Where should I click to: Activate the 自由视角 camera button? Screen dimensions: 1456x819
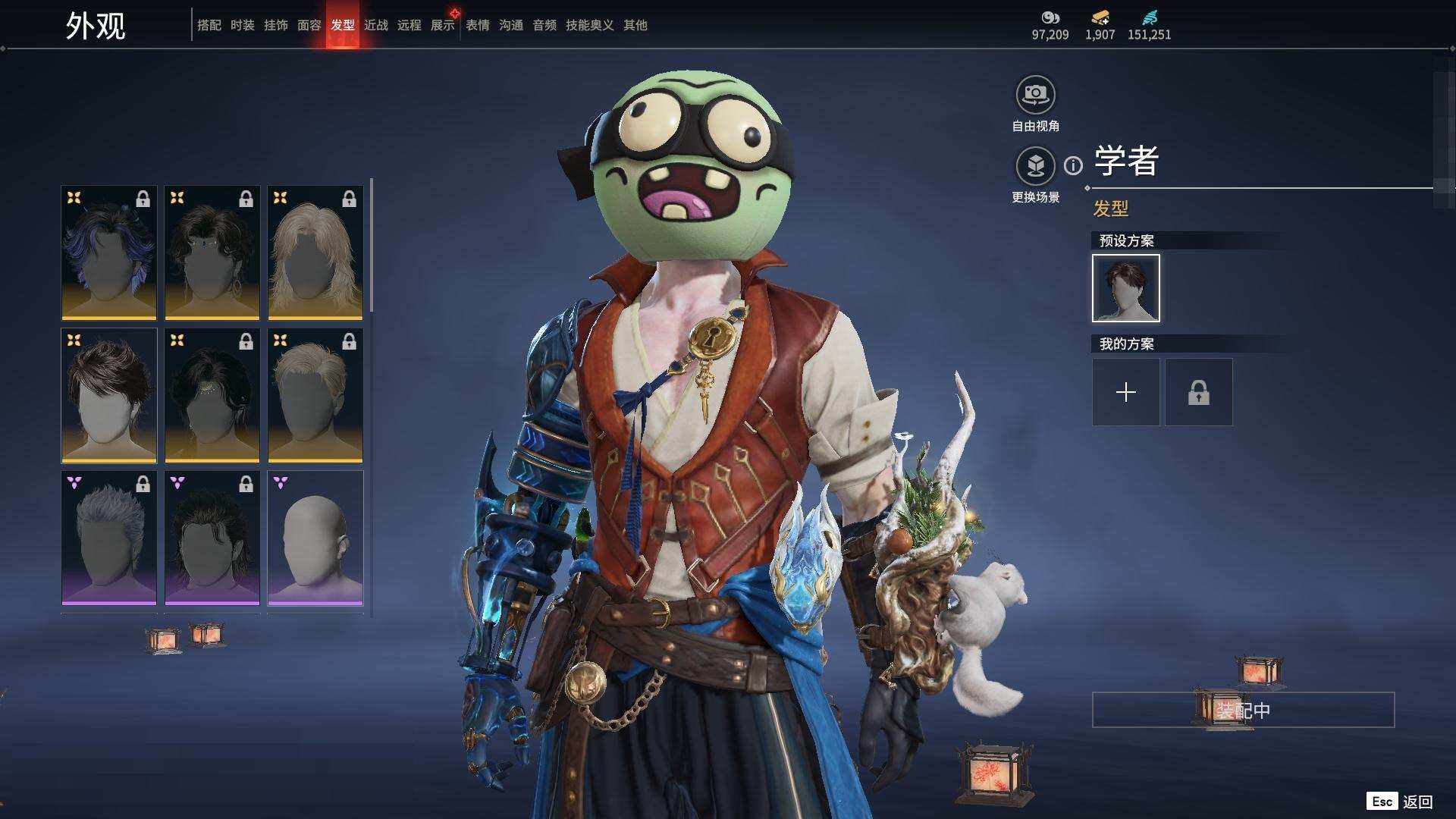coord(1035,96)
